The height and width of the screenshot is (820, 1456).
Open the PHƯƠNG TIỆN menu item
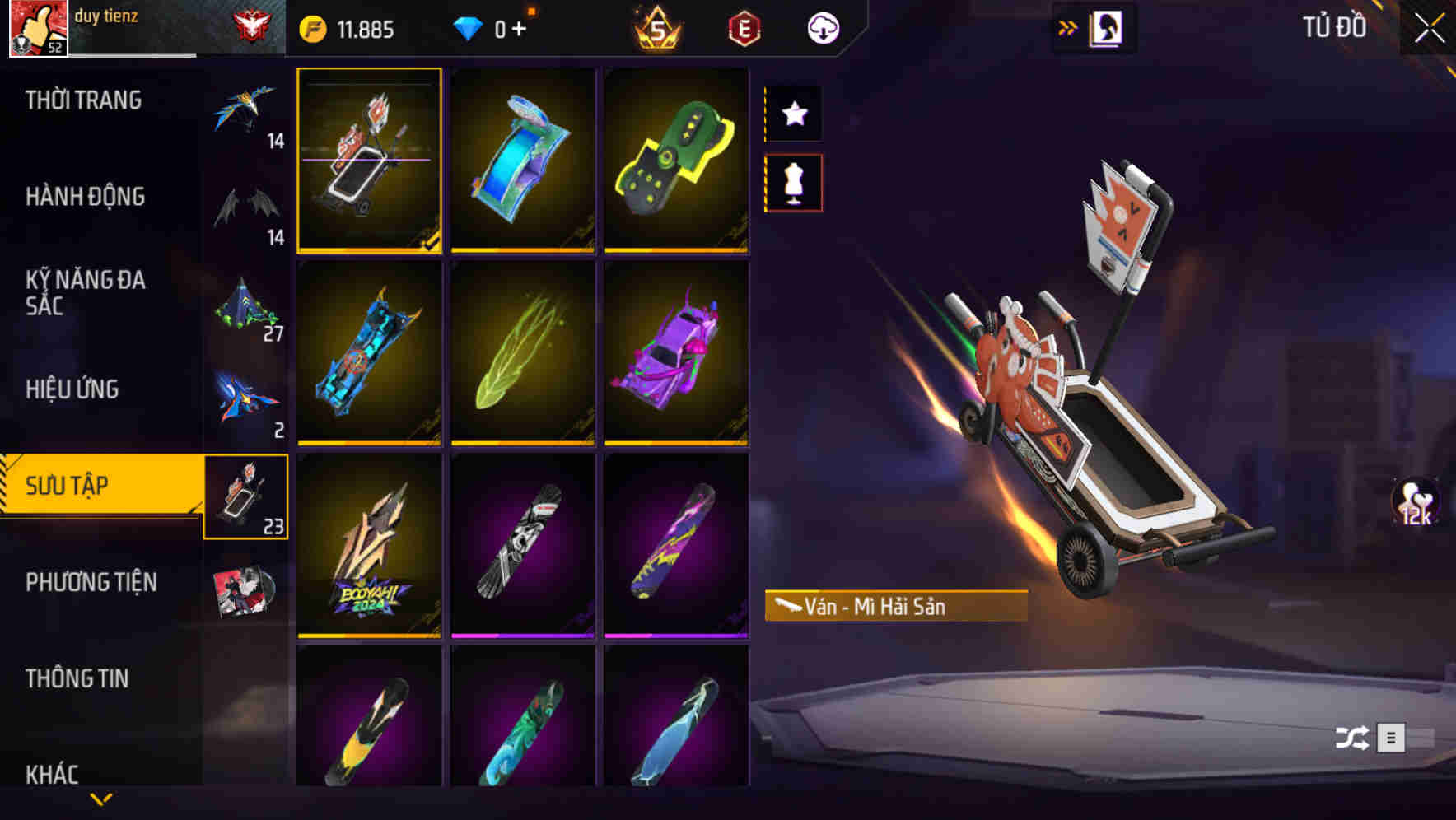tap(91, 581)
